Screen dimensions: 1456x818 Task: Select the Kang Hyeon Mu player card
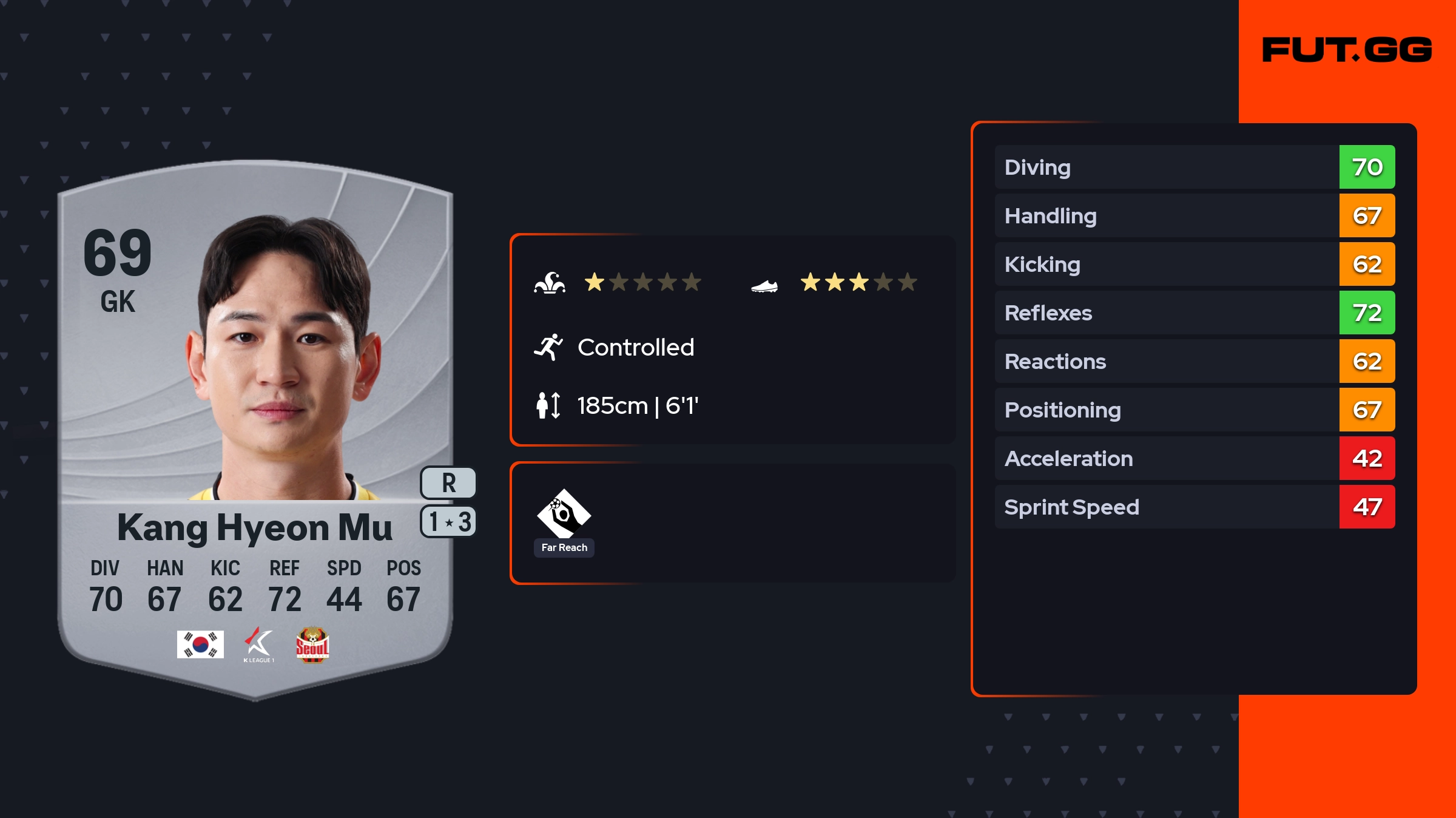click(x=255, y=425)
